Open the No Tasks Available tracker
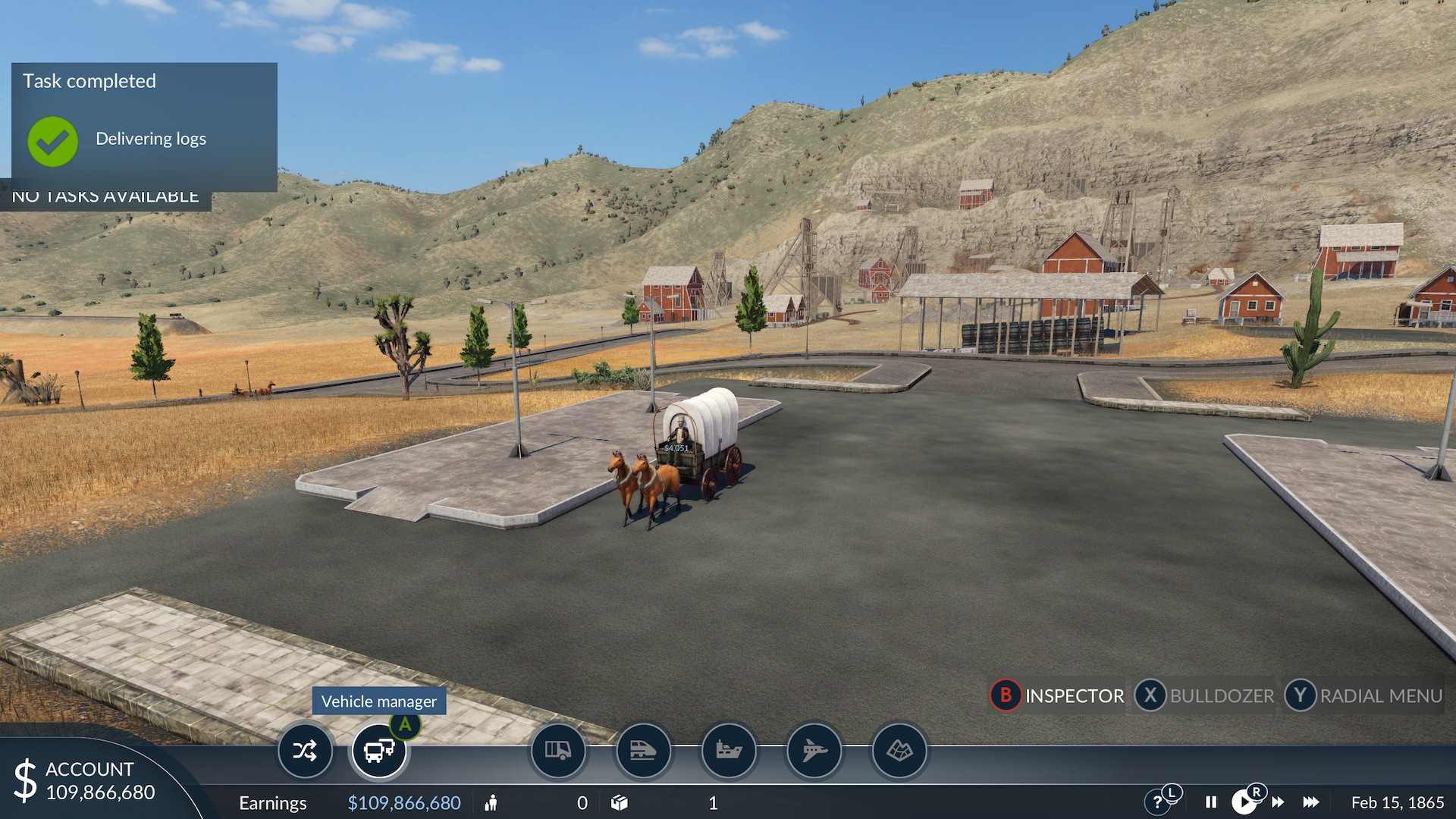Viewport: 1456px width, 819px height. [x=105, y=197]
